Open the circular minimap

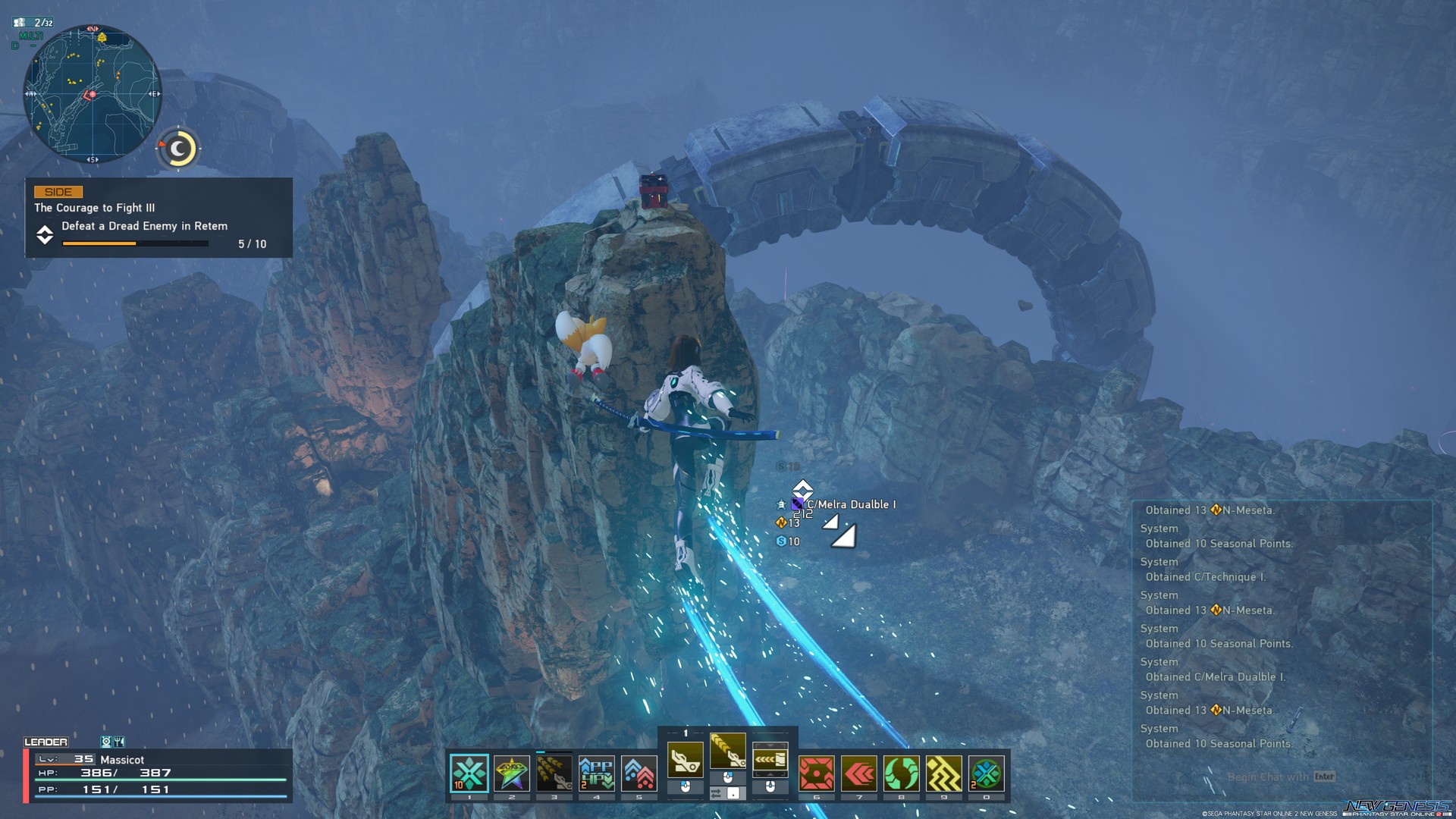tap(92, 94)
